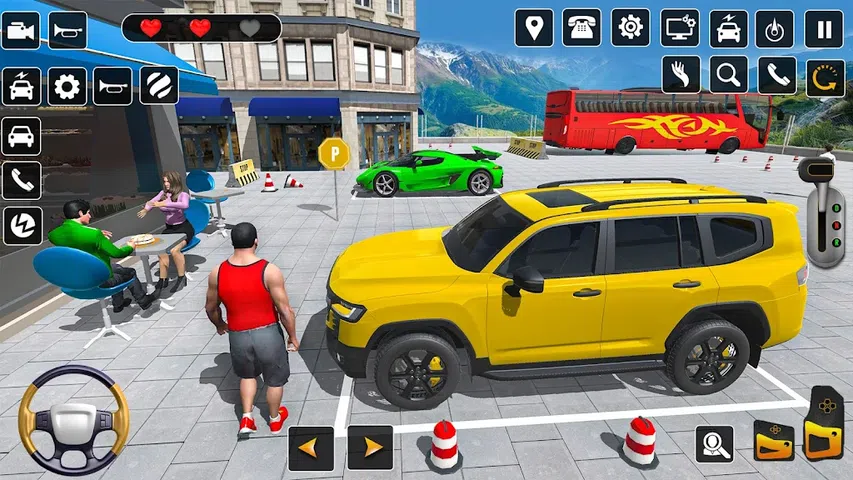Tap the orange circular arrow button
853x480 pixels.
825,75
